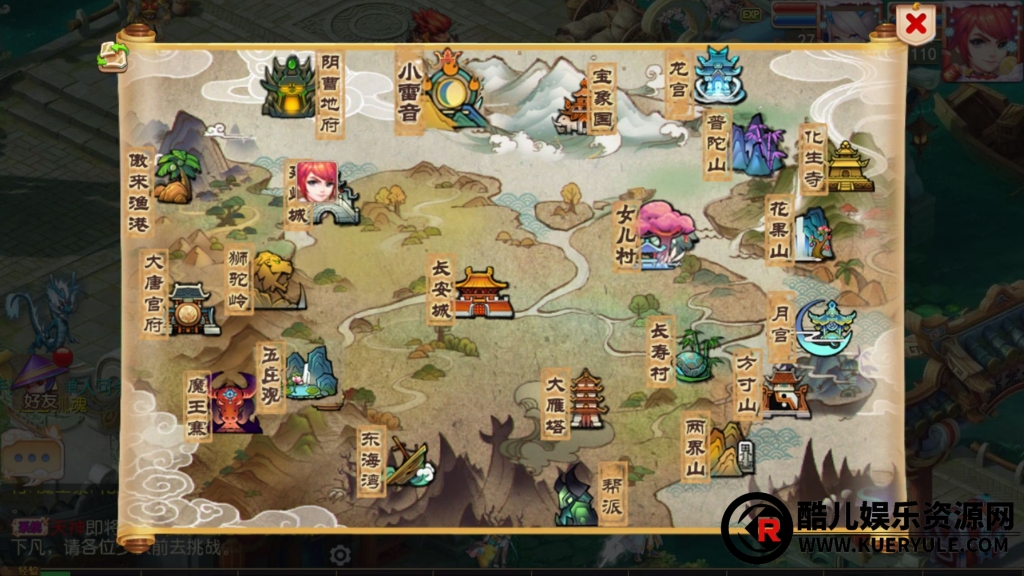Select the 长寿村 village

pyautogui.click(x=694, y=357)
